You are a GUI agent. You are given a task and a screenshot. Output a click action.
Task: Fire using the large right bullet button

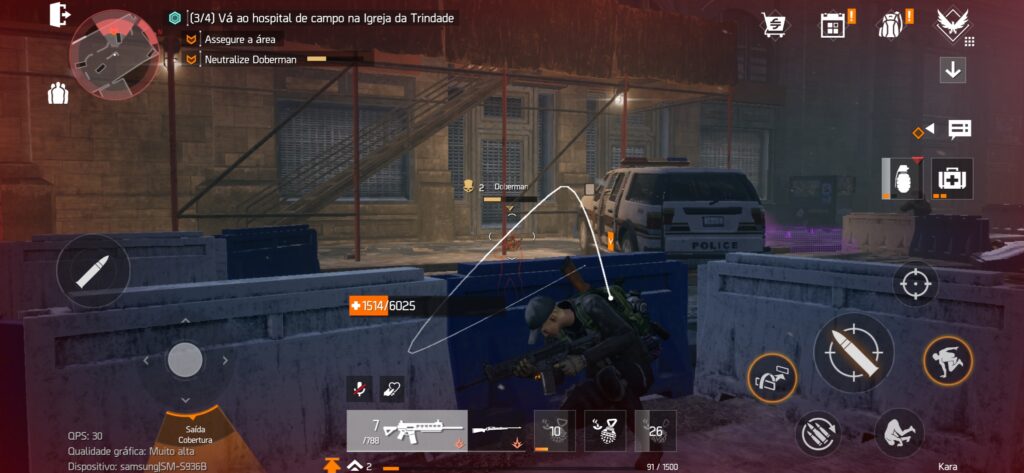(x=853, y=352)
